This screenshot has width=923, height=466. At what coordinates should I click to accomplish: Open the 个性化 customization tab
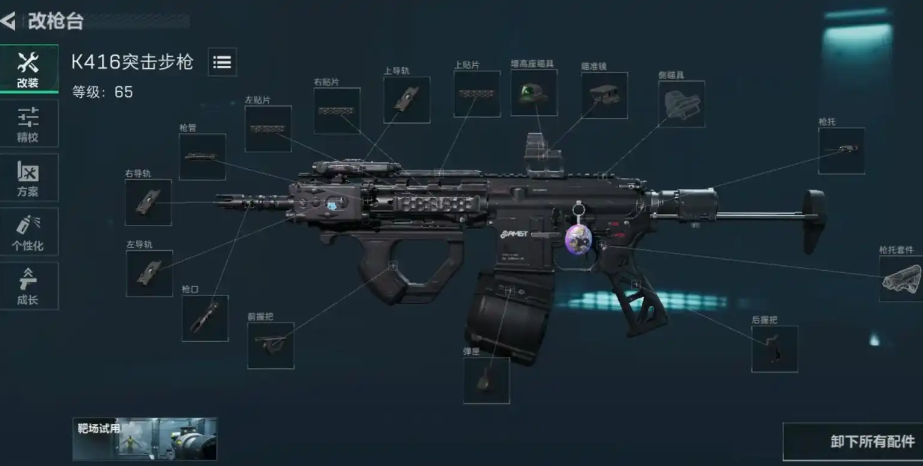coord(28,232)
